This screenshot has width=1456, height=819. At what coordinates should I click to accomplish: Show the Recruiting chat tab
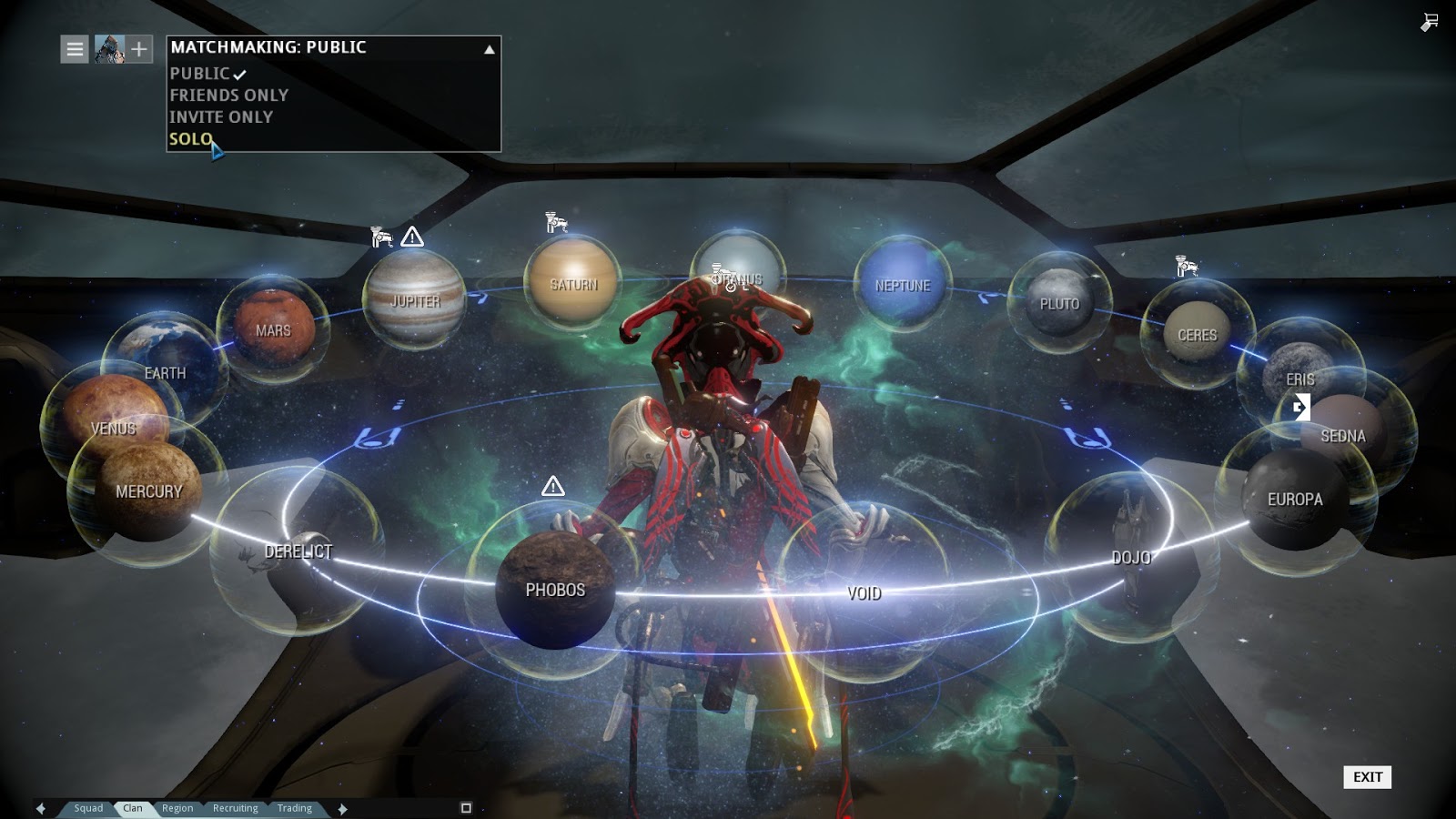[x=235, y=808]
